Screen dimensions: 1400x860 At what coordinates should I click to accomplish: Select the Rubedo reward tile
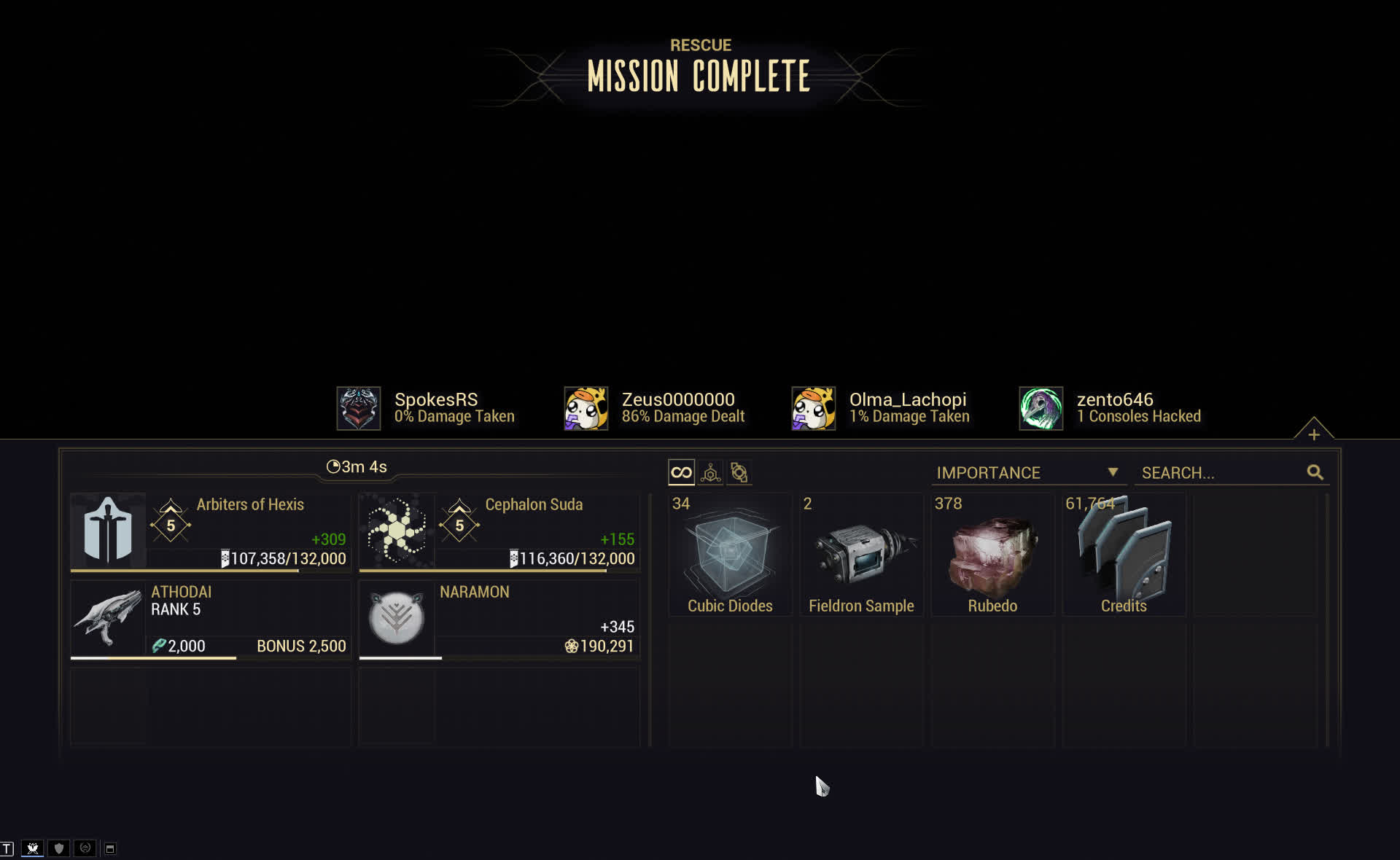click(992, 555)
